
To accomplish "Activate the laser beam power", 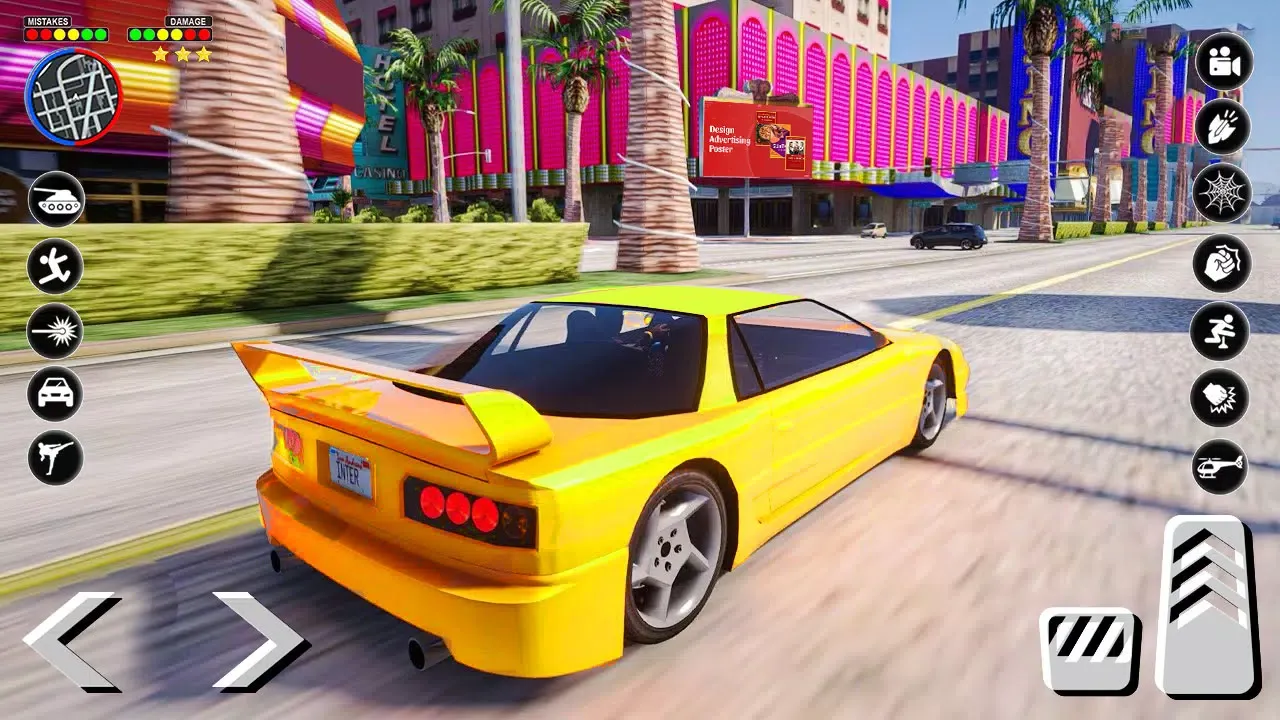I will click(x=55, y=332).
